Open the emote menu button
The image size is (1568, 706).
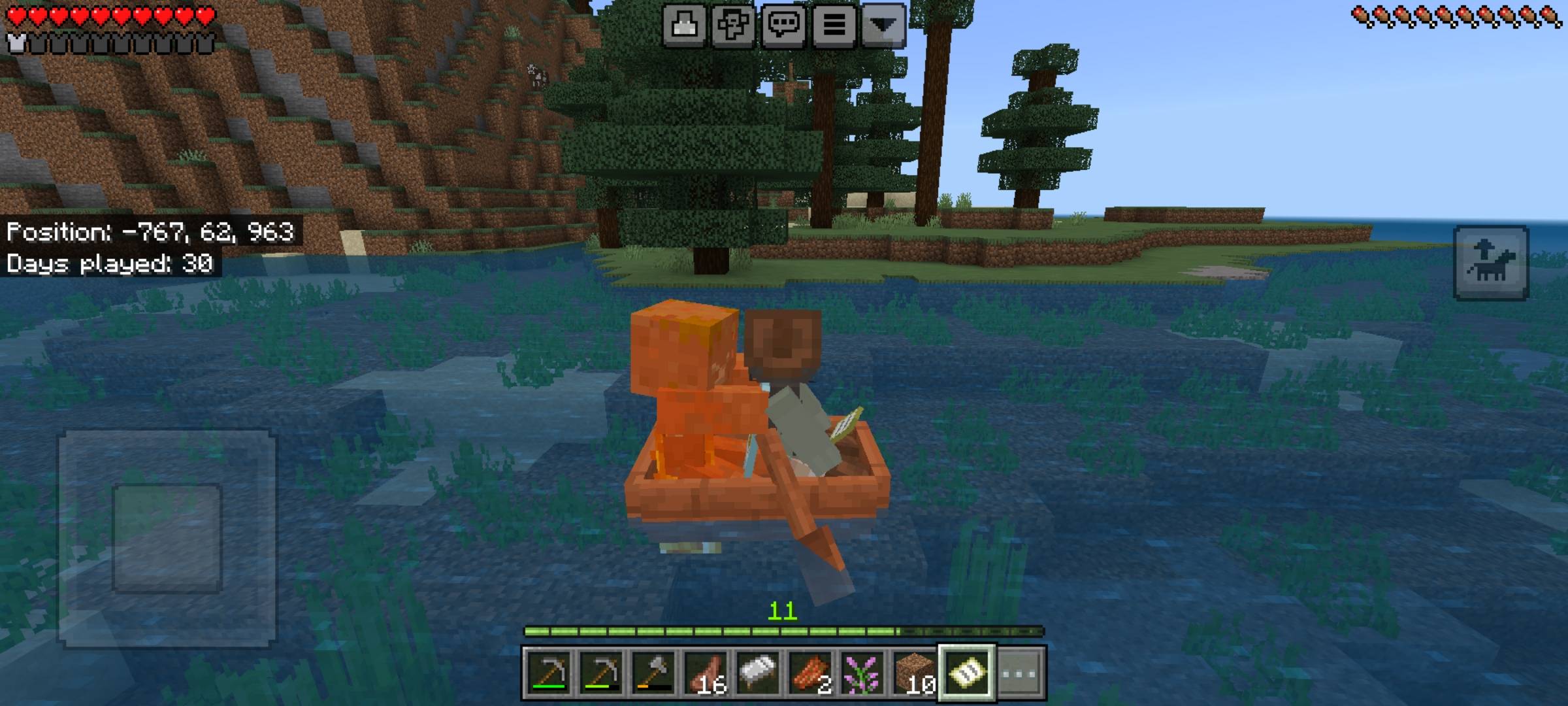733,25
